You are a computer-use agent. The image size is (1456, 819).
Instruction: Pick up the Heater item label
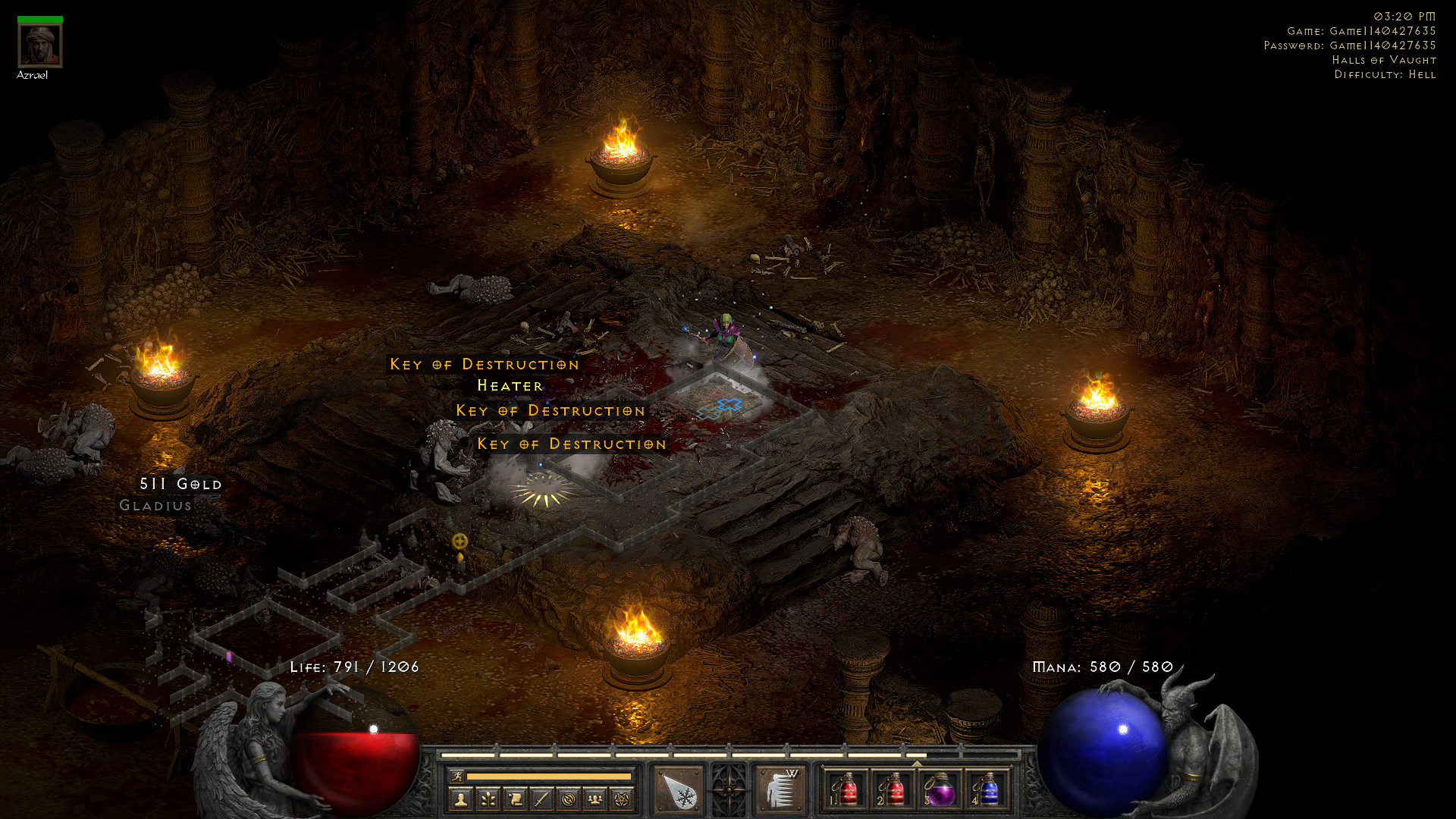click(510, 386)
